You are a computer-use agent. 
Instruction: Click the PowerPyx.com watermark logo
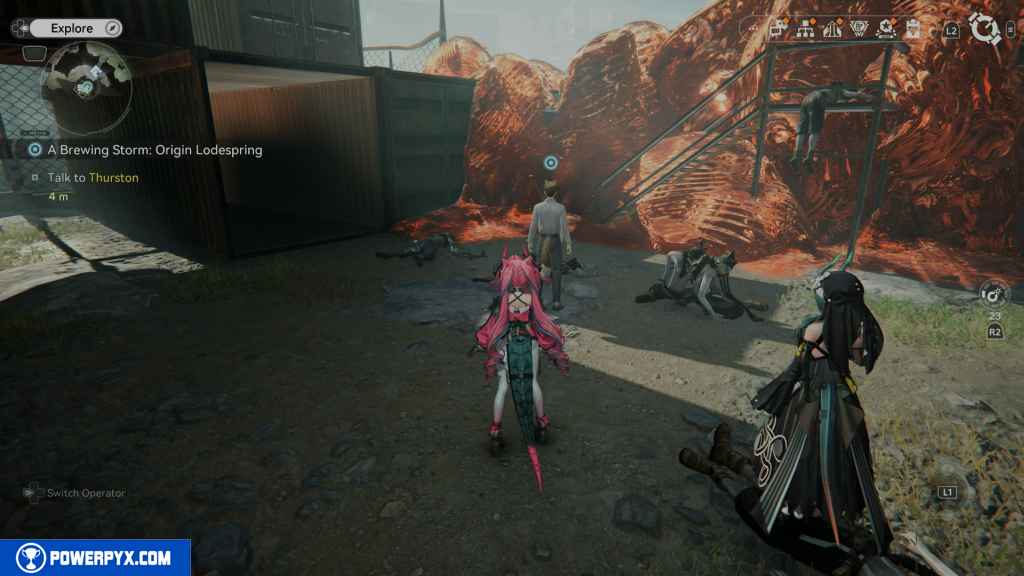[95, 558]
